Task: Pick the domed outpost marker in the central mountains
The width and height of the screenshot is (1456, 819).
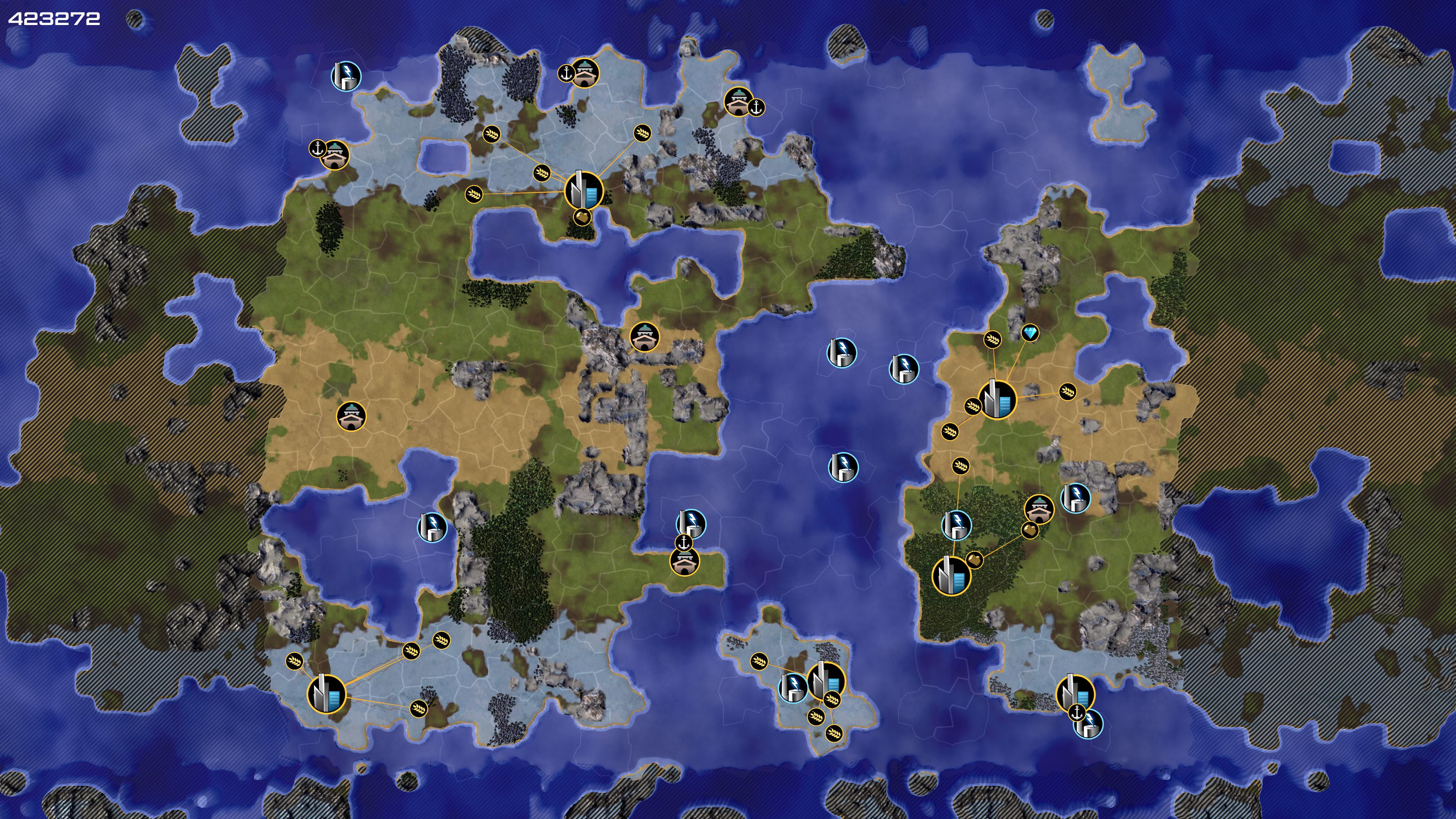Action: point(644,337)
